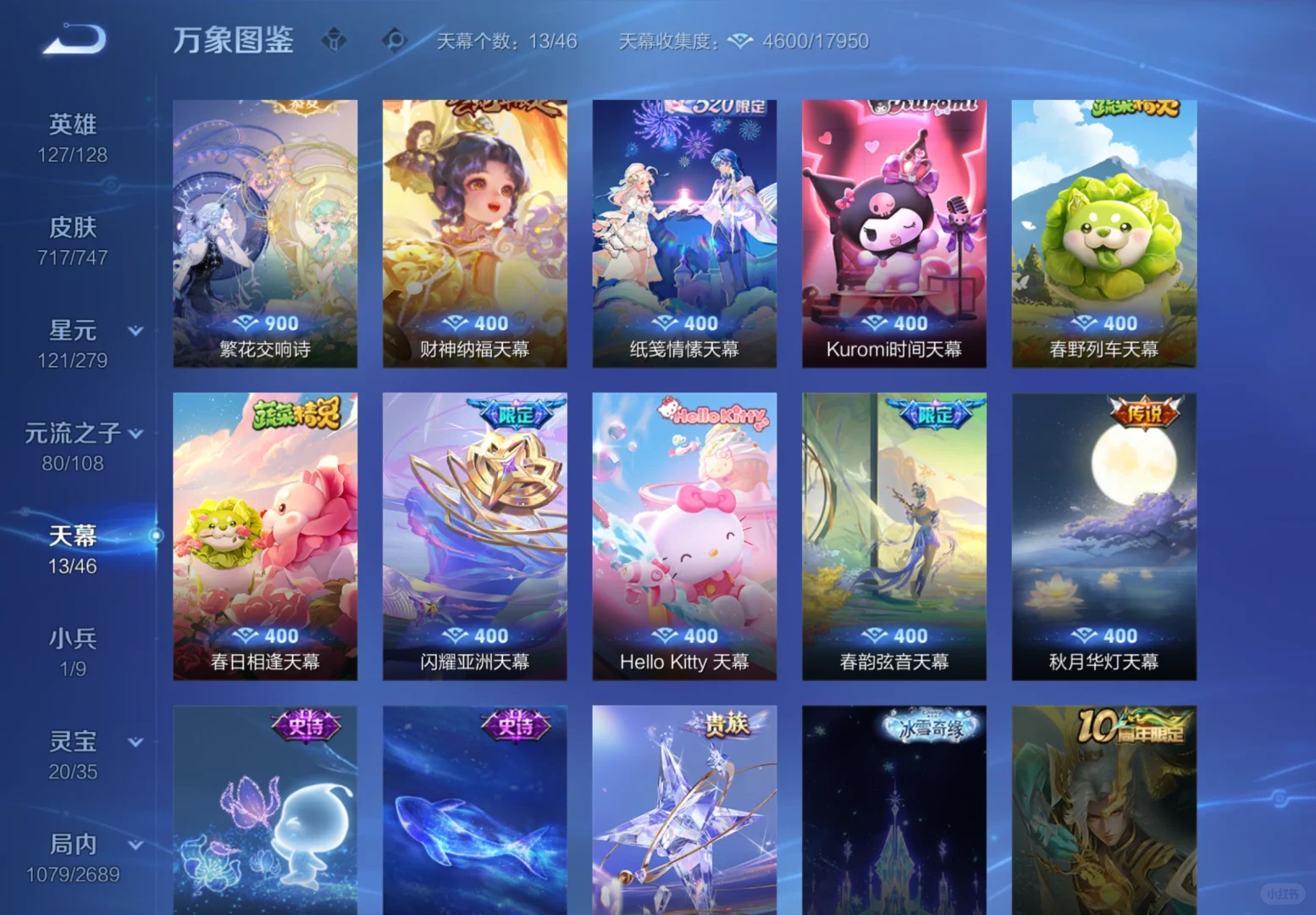The height and width of the screenshot is (915, 1316).
Task: Click the 900 price under 繁花交响诗
Action: pos(265,323)
